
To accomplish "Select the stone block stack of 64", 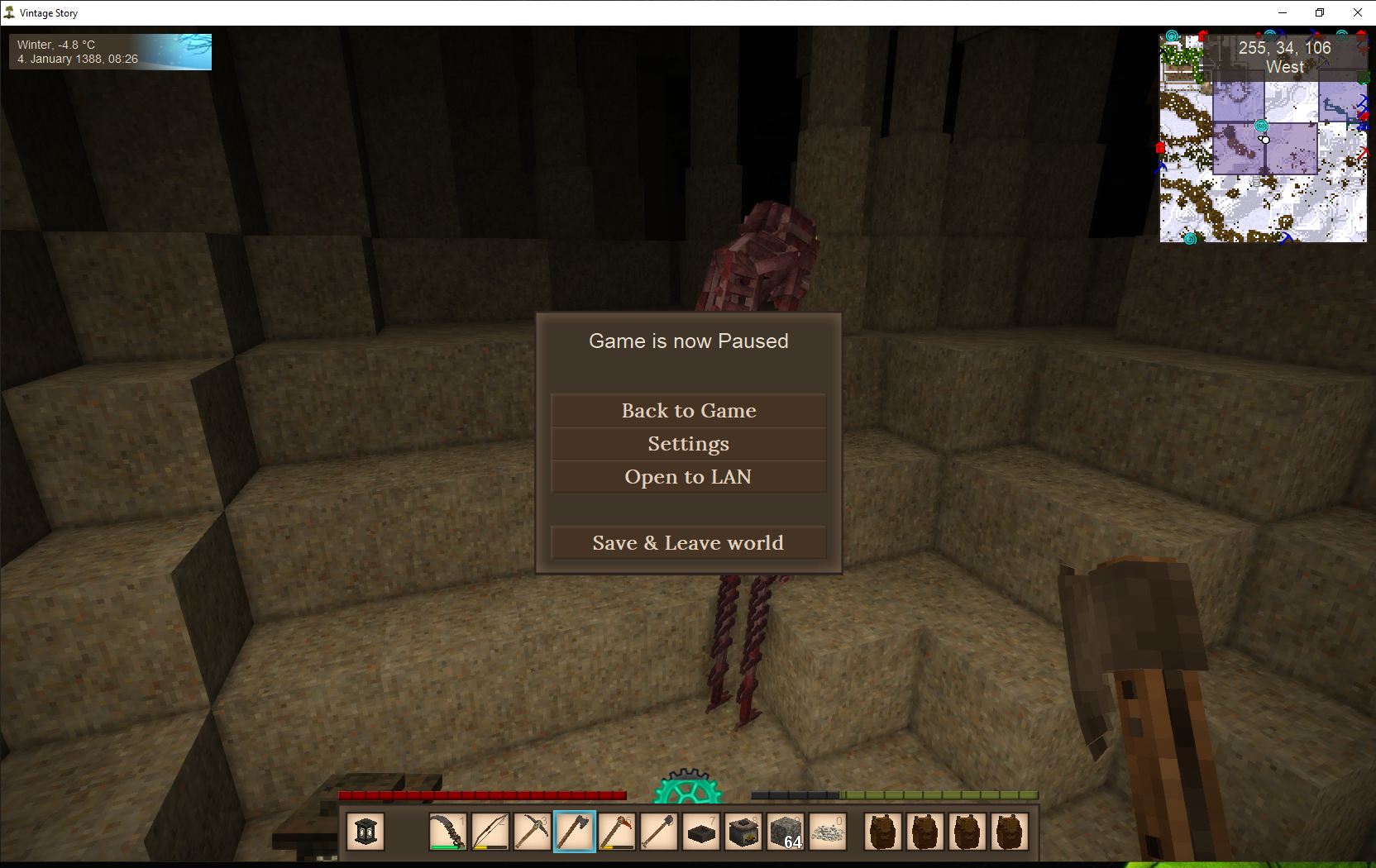I will (785, 832).
